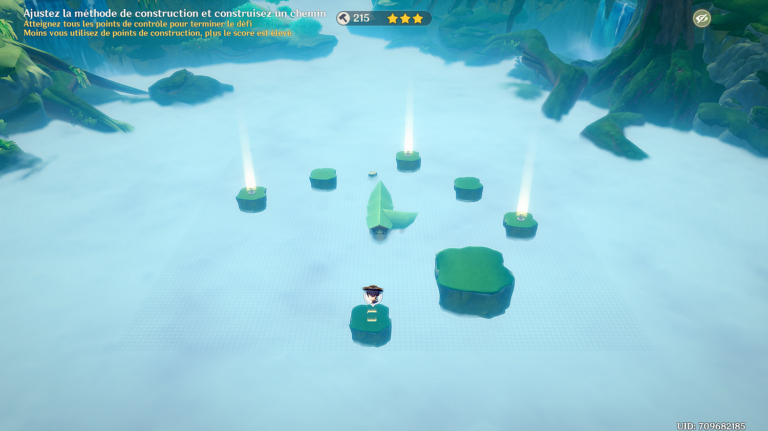Toggle the crossed-eye hide interface icon
The height and width of the screenshot is (431, 768).
(x=701, y=18)
